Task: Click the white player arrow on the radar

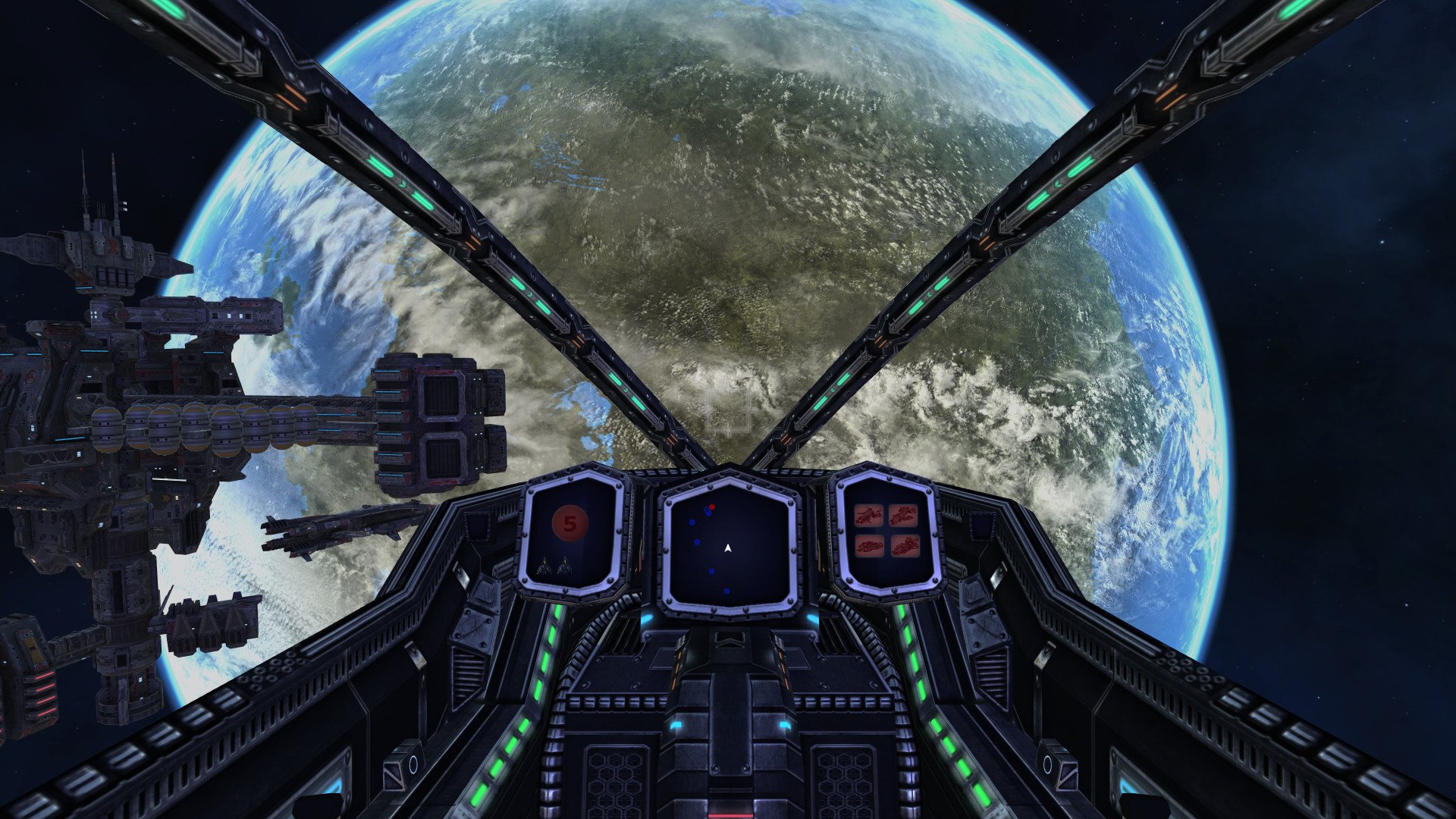Action: tap(728, 548)
